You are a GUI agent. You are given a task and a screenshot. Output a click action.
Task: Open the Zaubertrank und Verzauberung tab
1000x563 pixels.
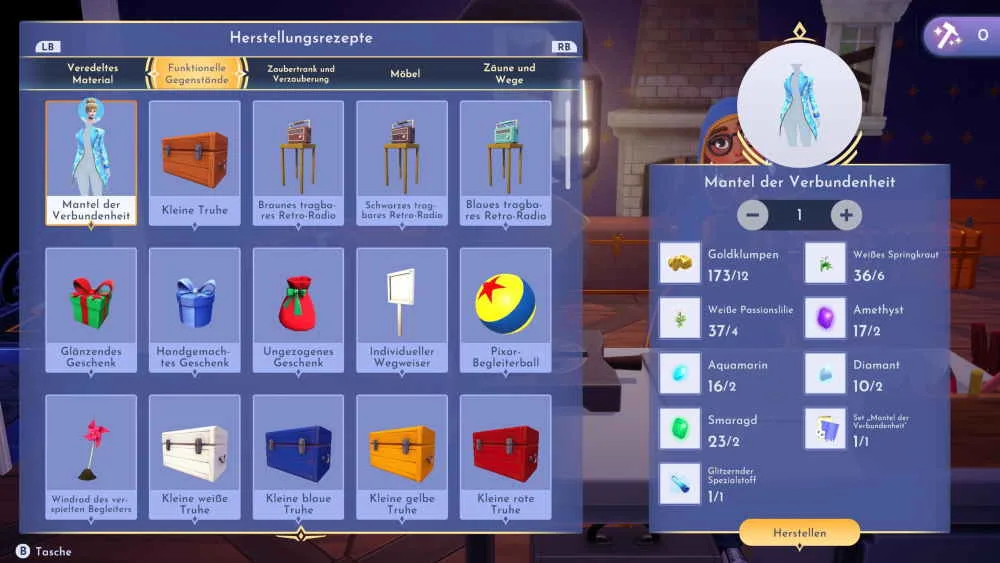click(301, 74)
